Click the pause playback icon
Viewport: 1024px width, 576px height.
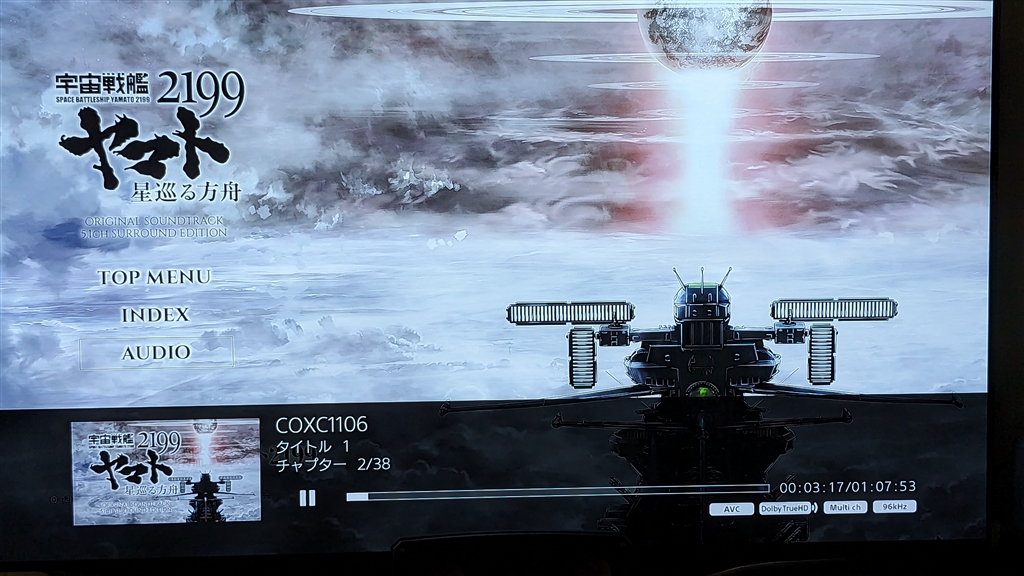[x=307, y=497]
